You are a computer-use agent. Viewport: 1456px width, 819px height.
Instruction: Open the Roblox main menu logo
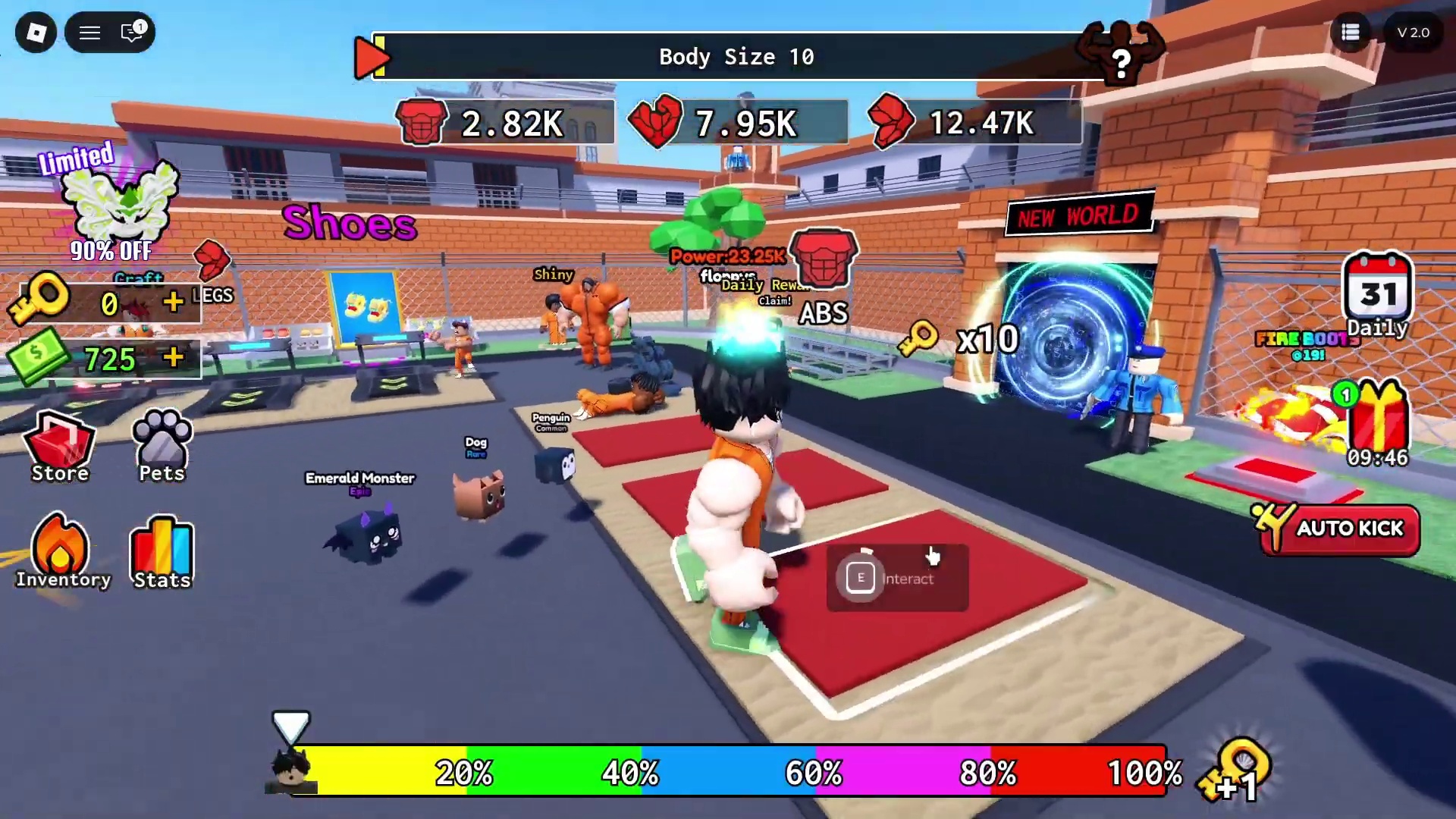pos(36,33)
